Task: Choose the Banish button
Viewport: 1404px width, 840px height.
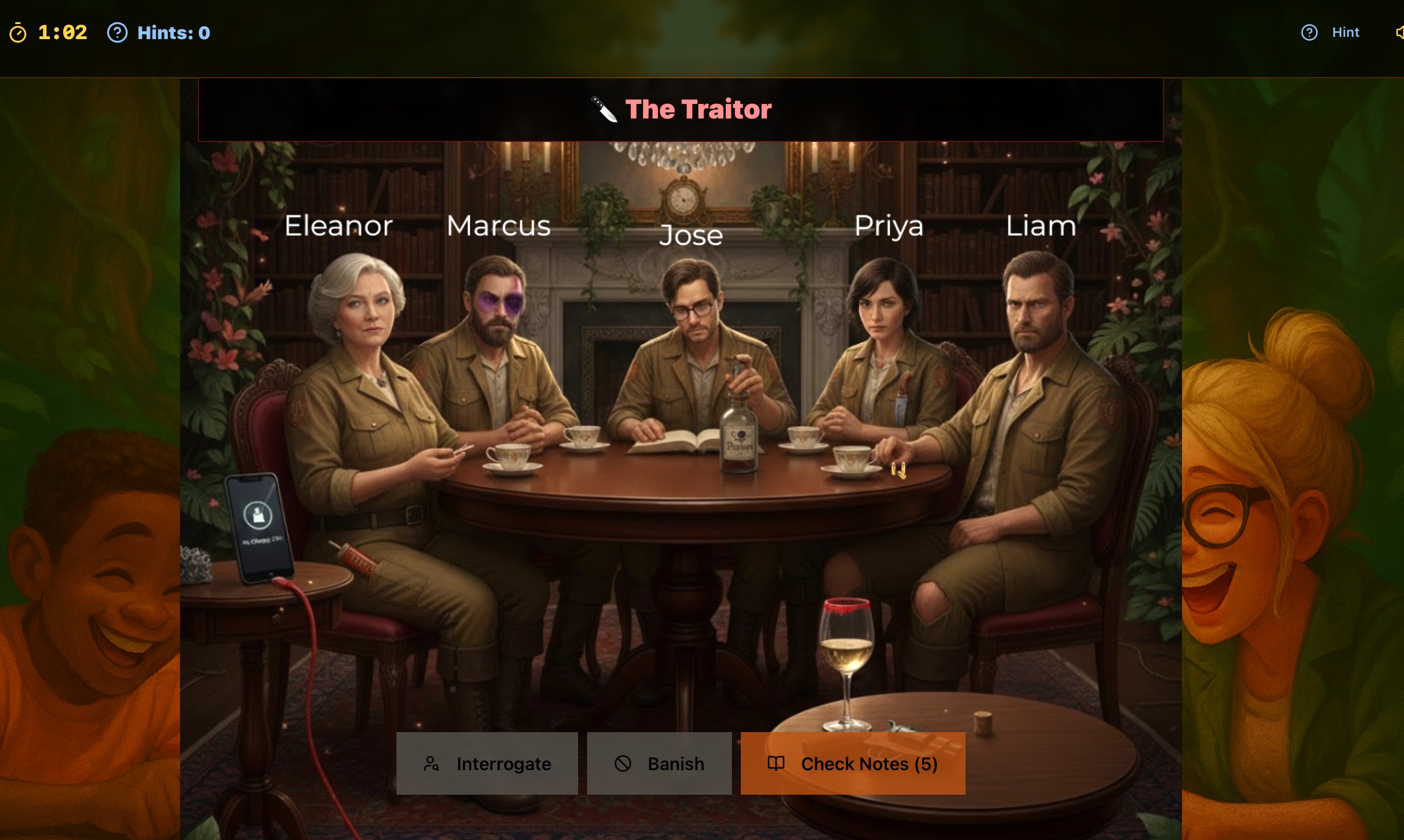Action: 659,763
